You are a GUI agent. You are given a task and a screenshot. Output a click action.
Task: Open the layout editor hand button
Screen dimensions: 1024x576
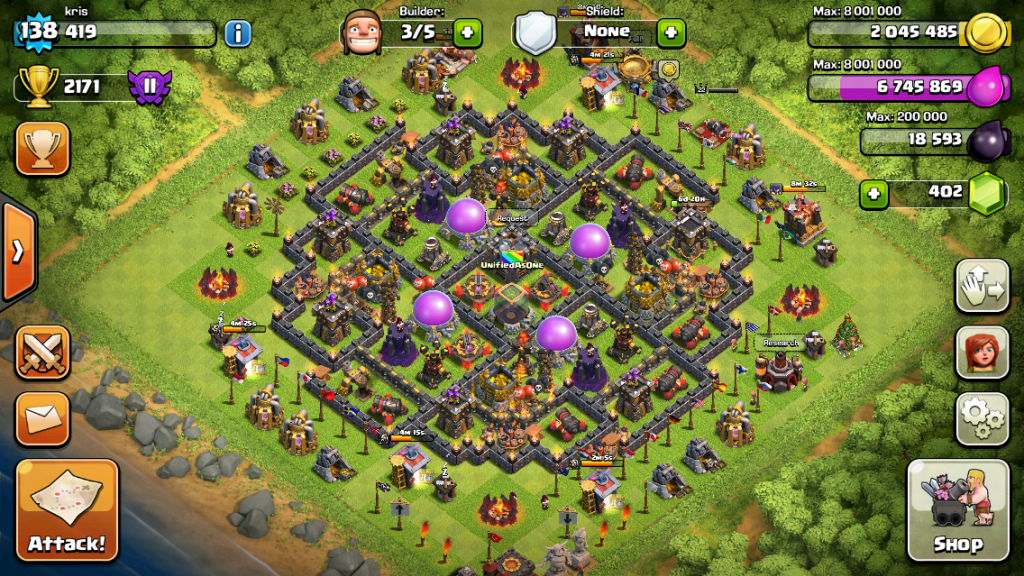click(982, 287)
